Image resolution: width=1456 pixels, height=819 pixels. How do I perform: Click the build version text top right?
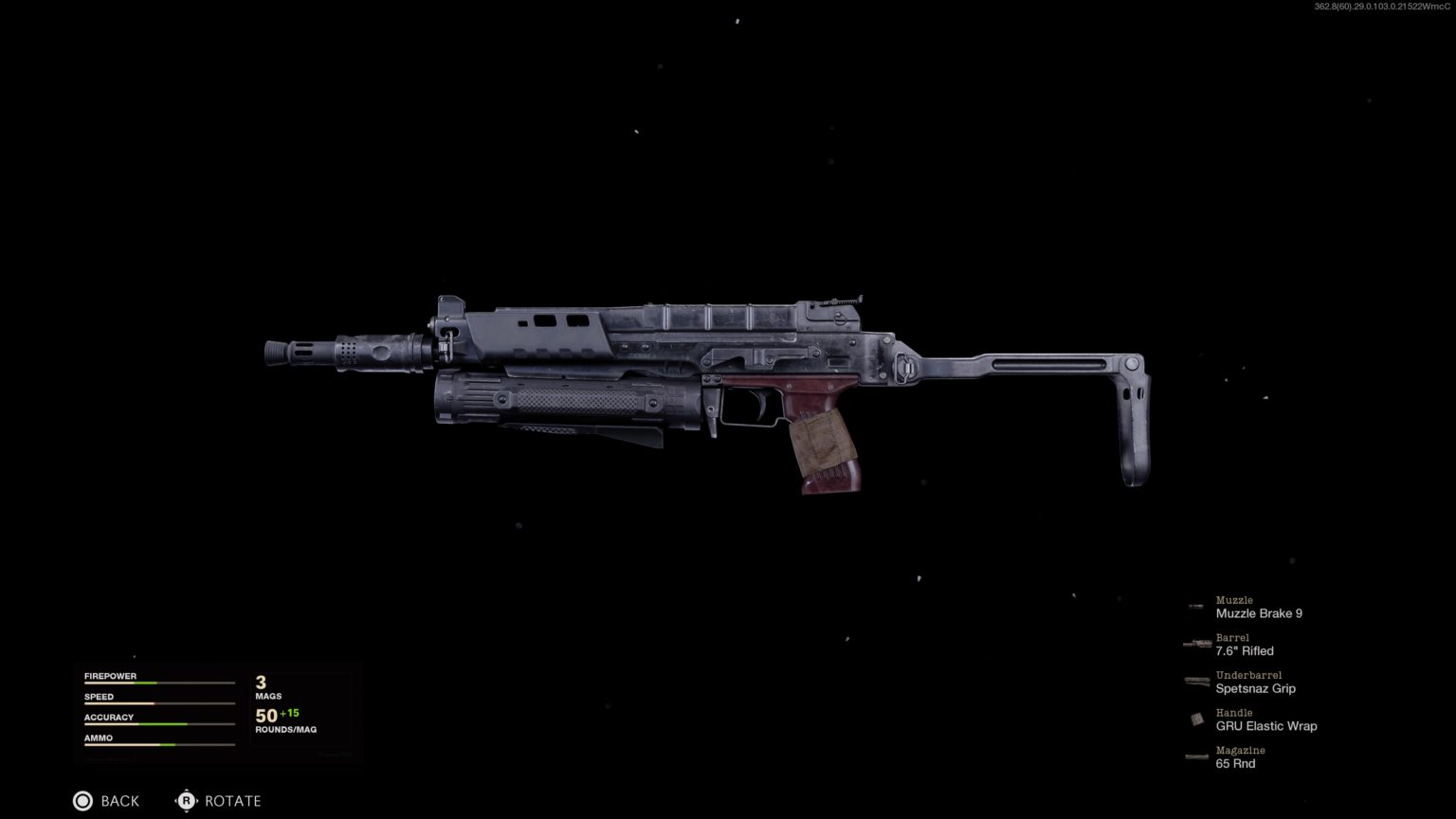pyautogui.click(x=1379, y=8)
